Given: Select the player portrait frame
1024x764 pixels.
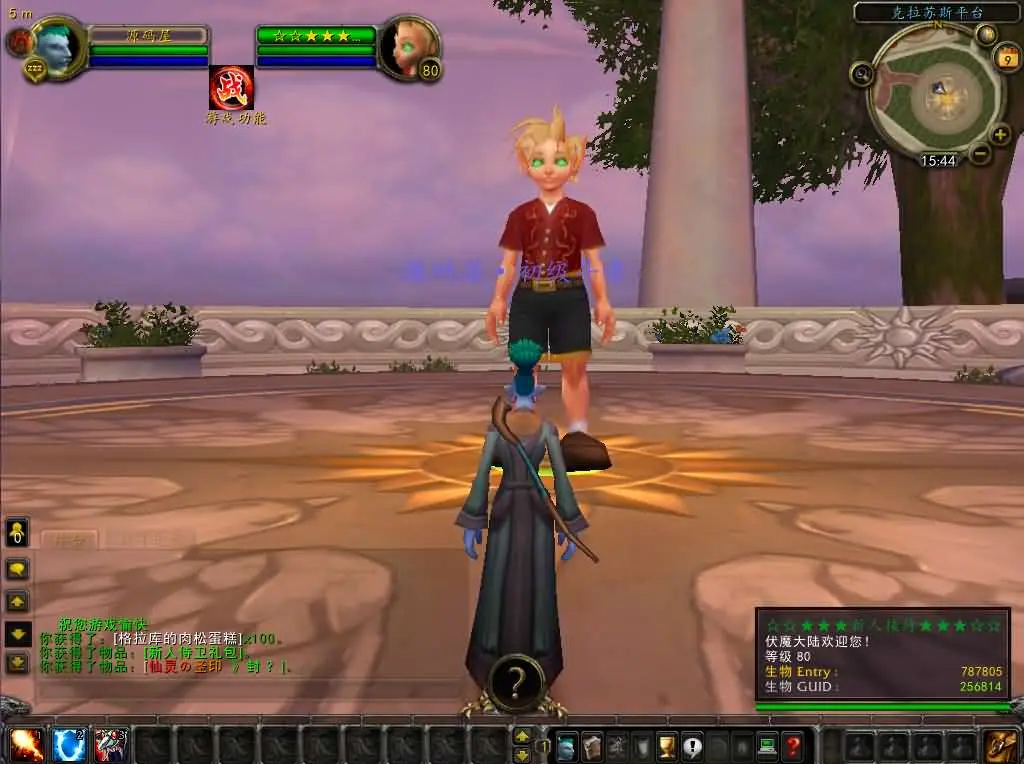Looking at the screenshot, I should pyautogui.click(x=56, y=46).
